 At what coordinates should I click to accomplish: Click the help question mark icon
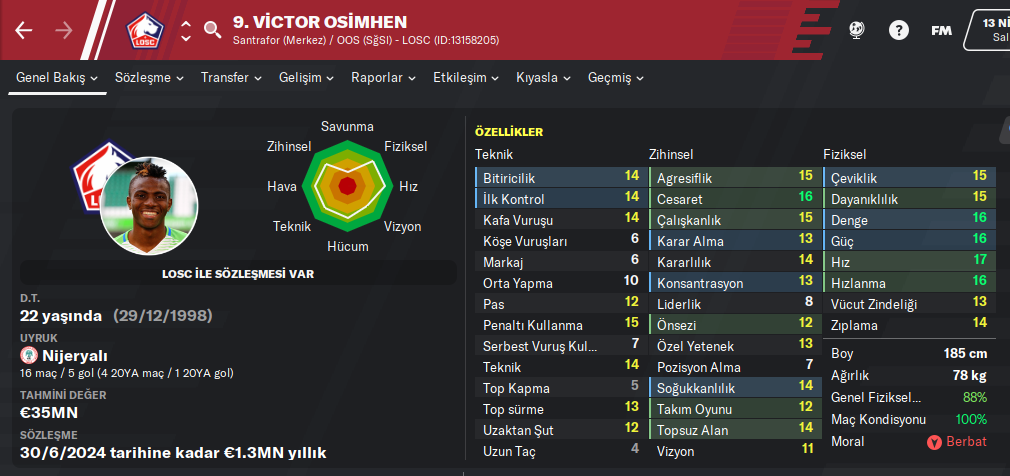(897, 30)
